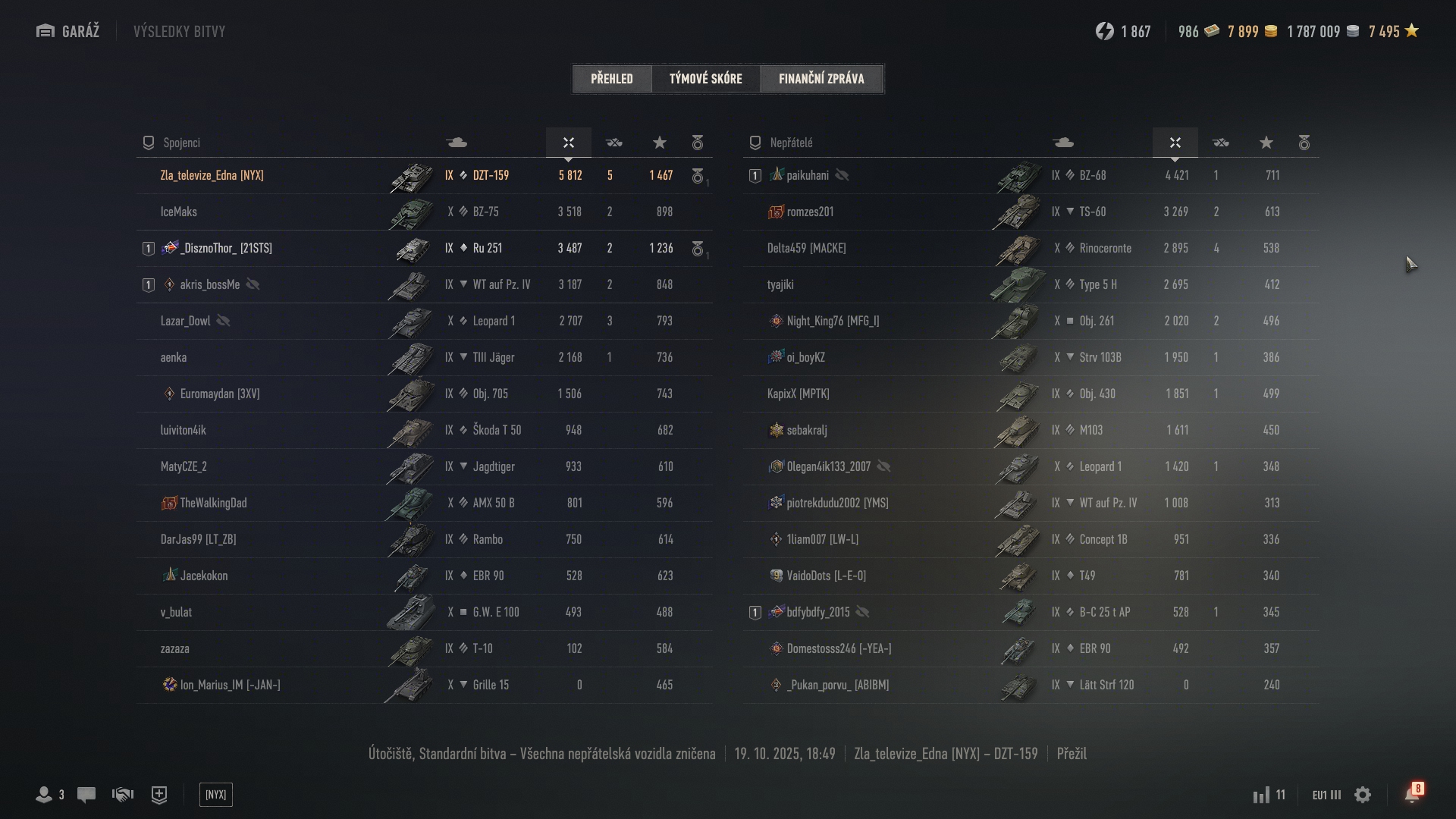The width and height of the screenshot is (1456, 819).
Task: Choose enemy row Delta459 [MACKE]
Action: 806,248
